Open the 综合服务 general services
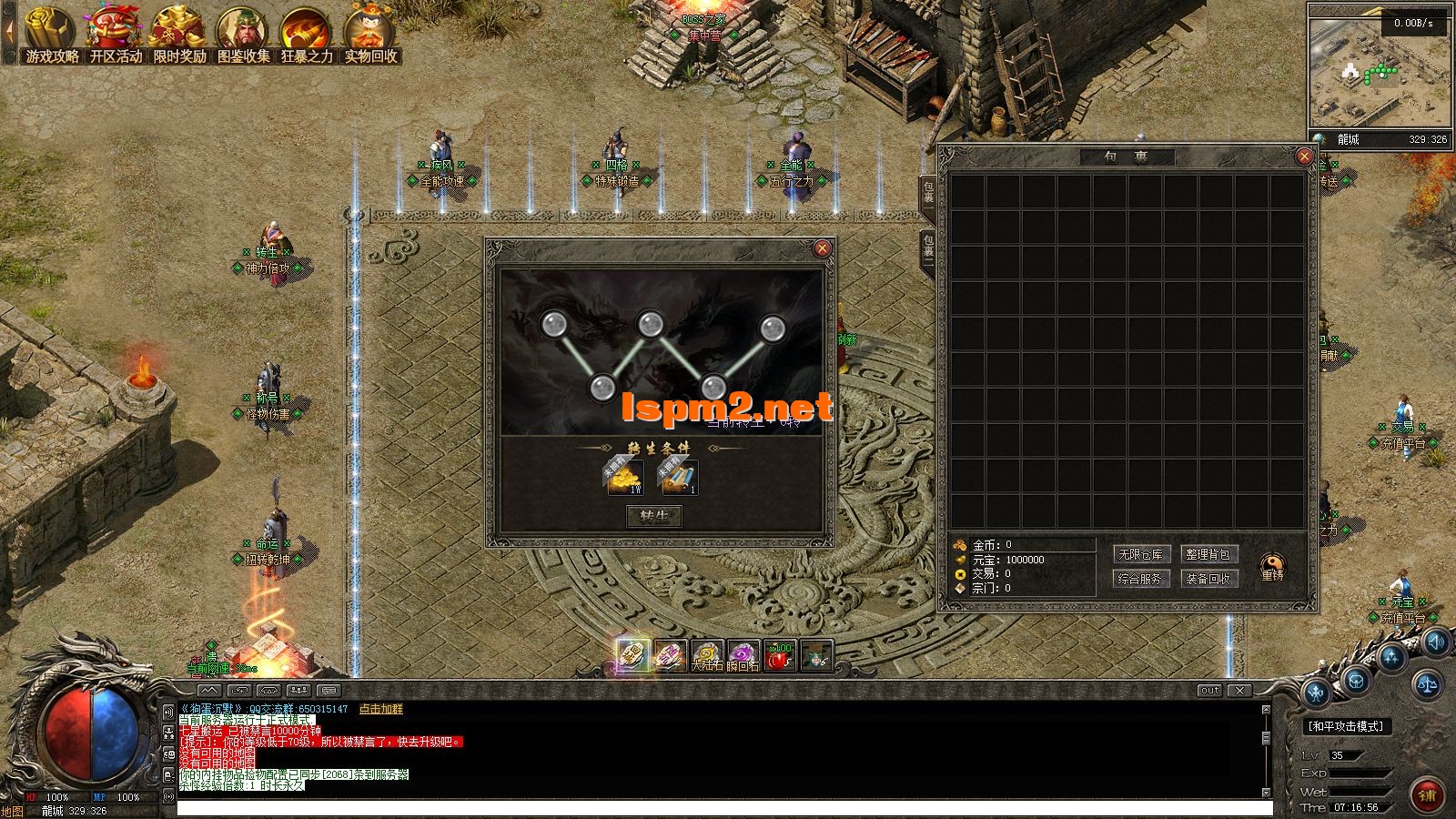1456x819 pixels. click(1140, 578)
